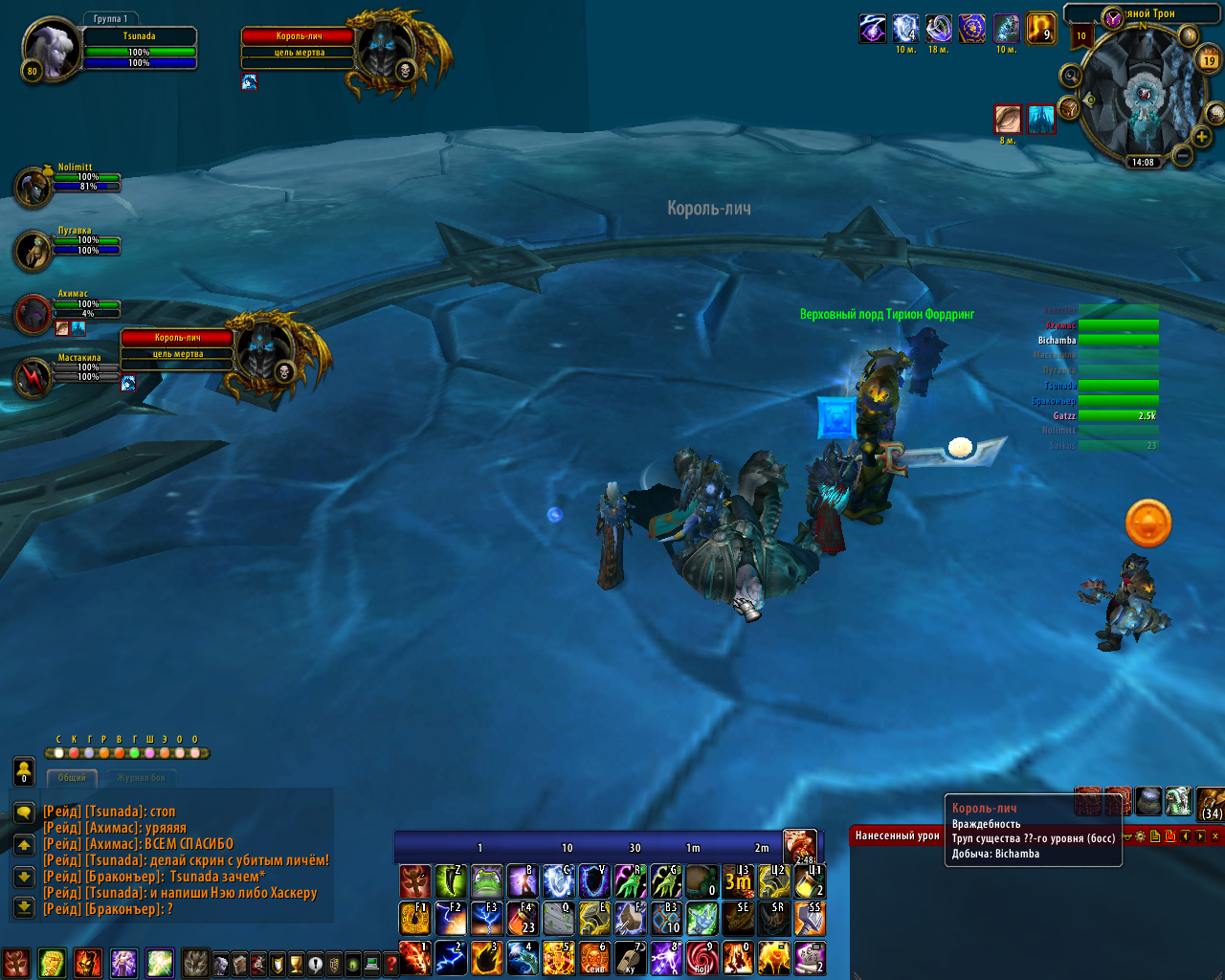The width and height of the screenshot is (1225, 980).
Task: Activate the Lightning Bolt ability on key 2
Action: [x=450, y=957]
